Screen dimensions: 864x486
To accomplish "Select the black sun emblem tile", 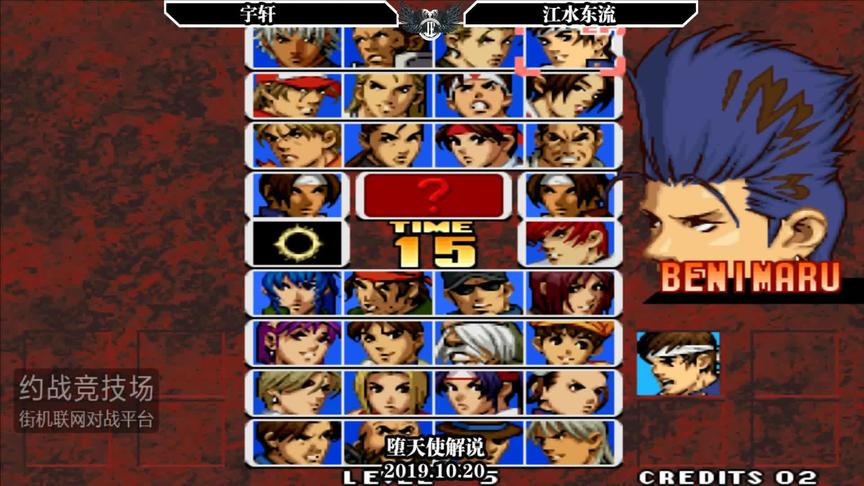I will coord(297,244).
